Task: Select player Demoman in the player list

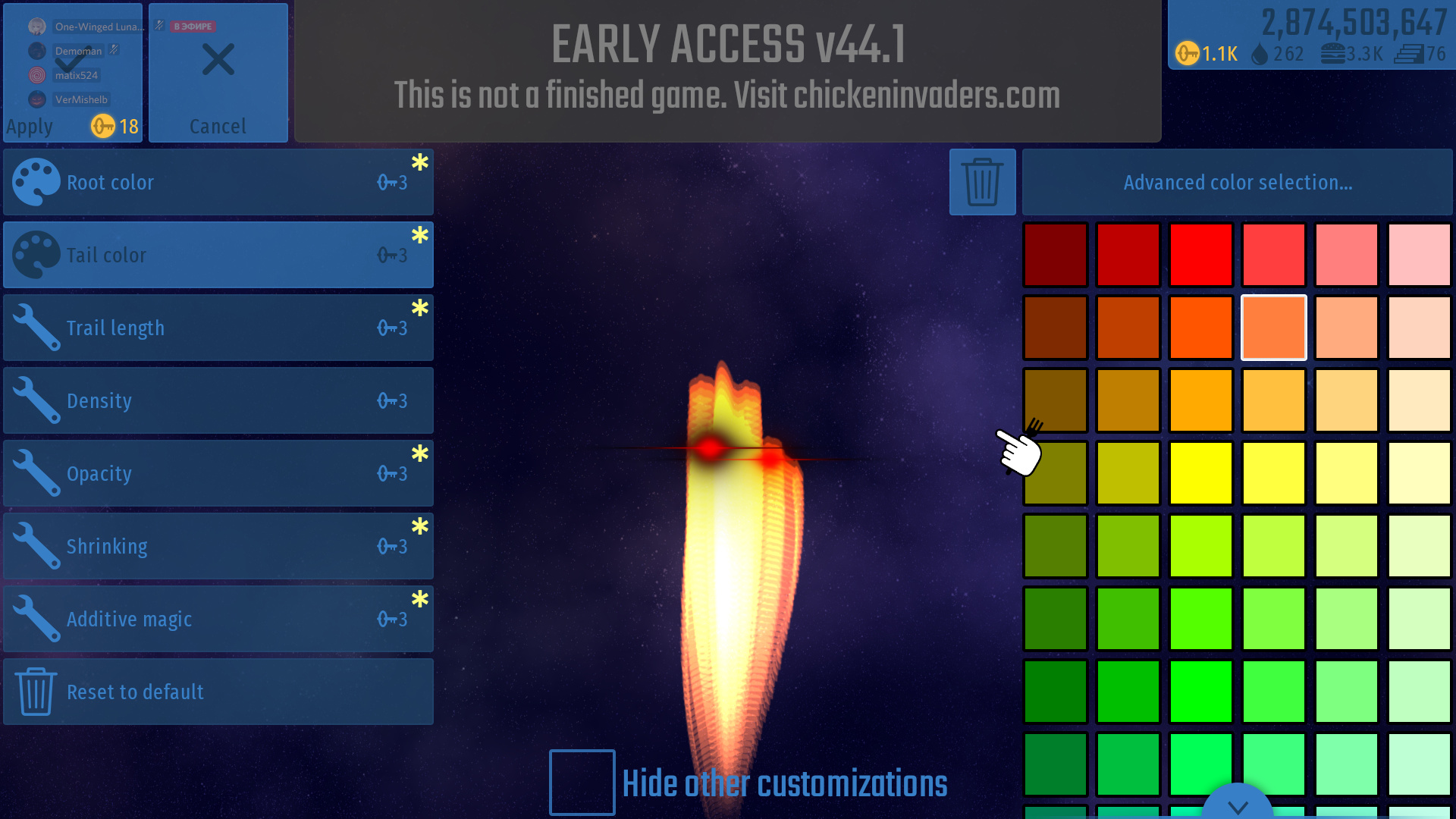Action: (x=78, y=51)
